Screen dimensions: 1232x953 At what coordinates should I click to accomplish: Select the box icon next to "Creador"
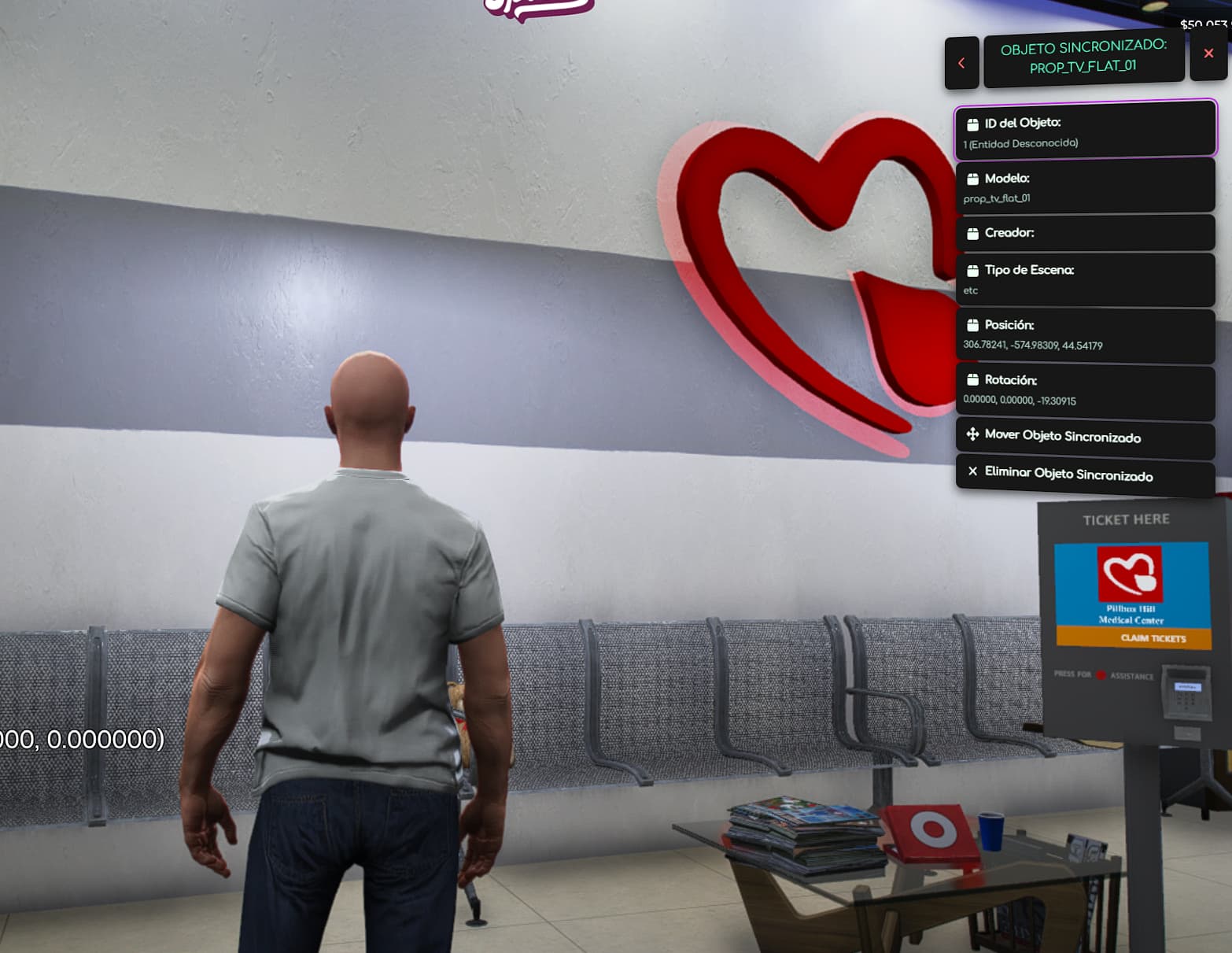click(x=972, y=232)
